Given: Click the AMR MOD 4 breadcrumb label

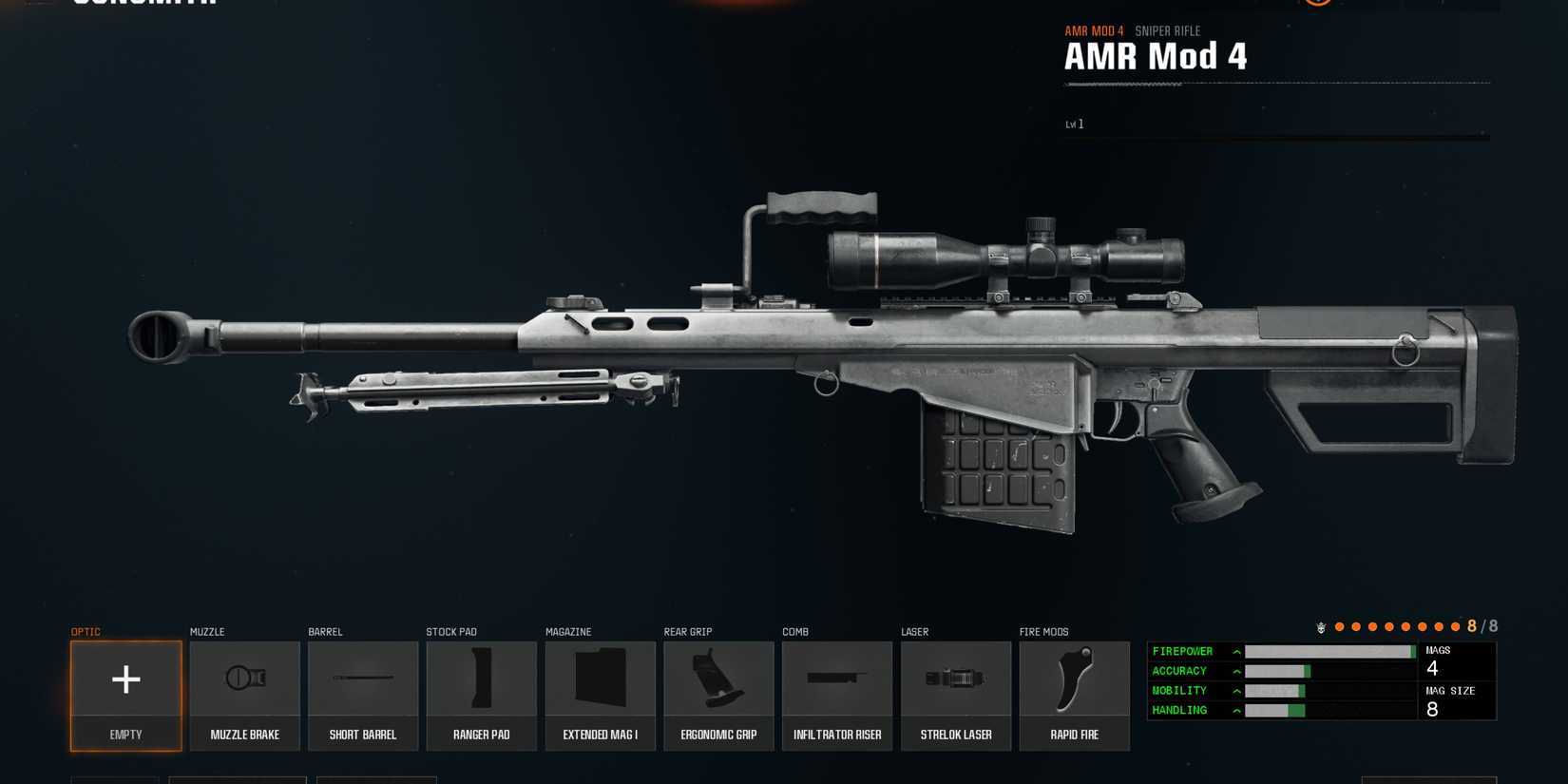Looking at the screenshot, I should (x=1095, y=30).
